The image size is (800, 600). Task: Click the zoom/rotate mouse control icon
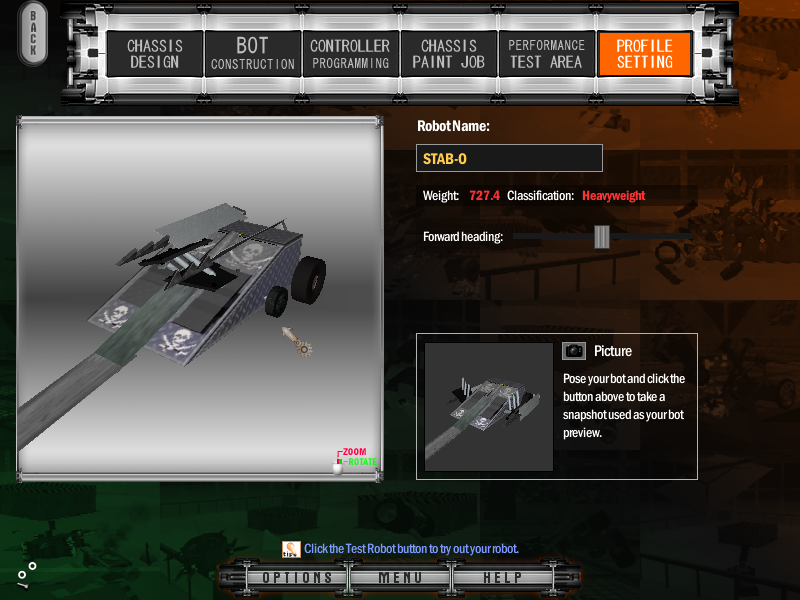339,464
